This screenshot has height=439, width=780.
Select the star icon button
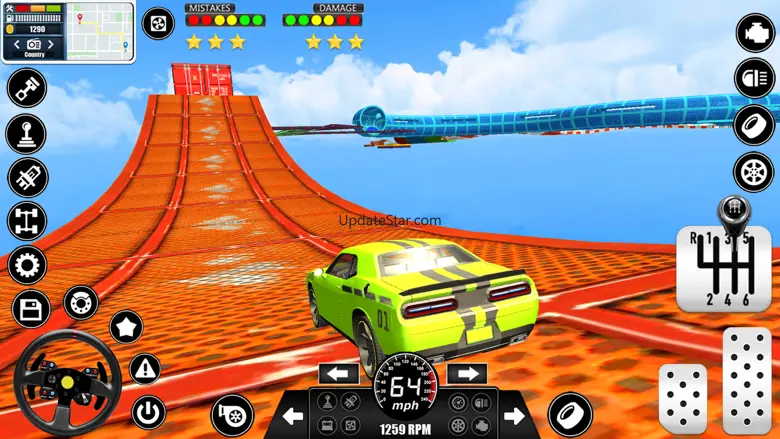pyautogui.click(x=126, y=326)
